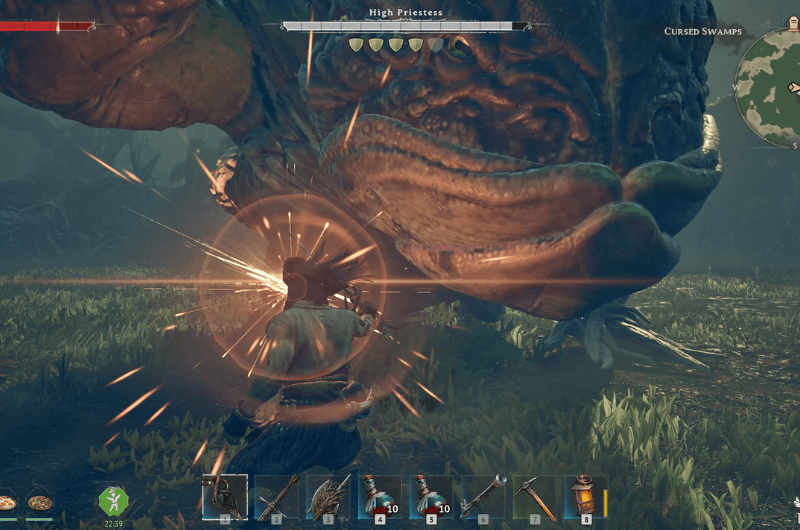Select the pickaxe in slot 7
The height and width of the screenshot is (530, 800).
(x=535, y=496)
